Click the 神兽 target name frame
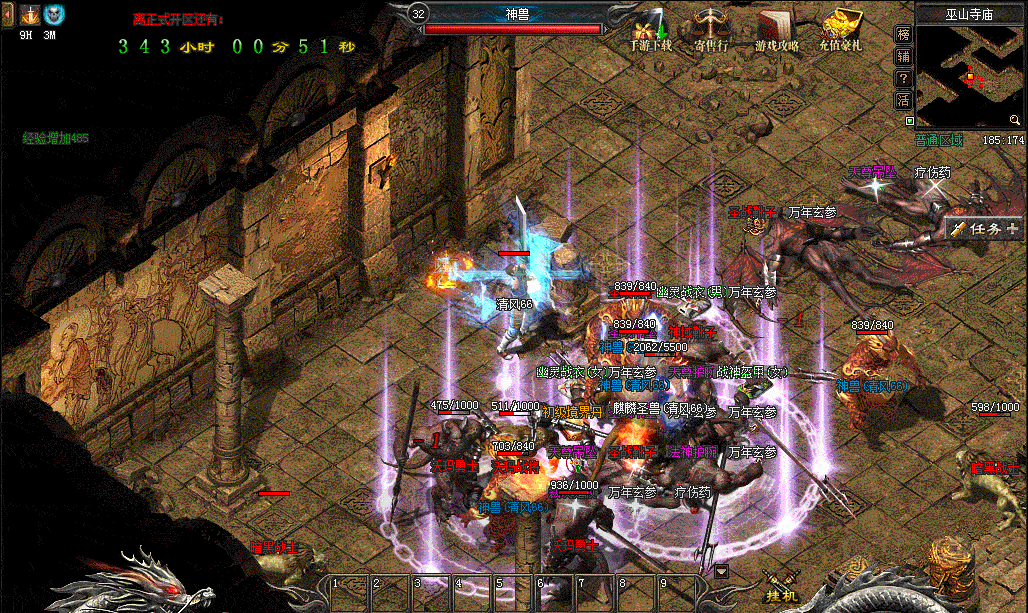Image resolution: width=1028 pixels, height=613 pixels. pyautogui.click(x=518, y=13)
